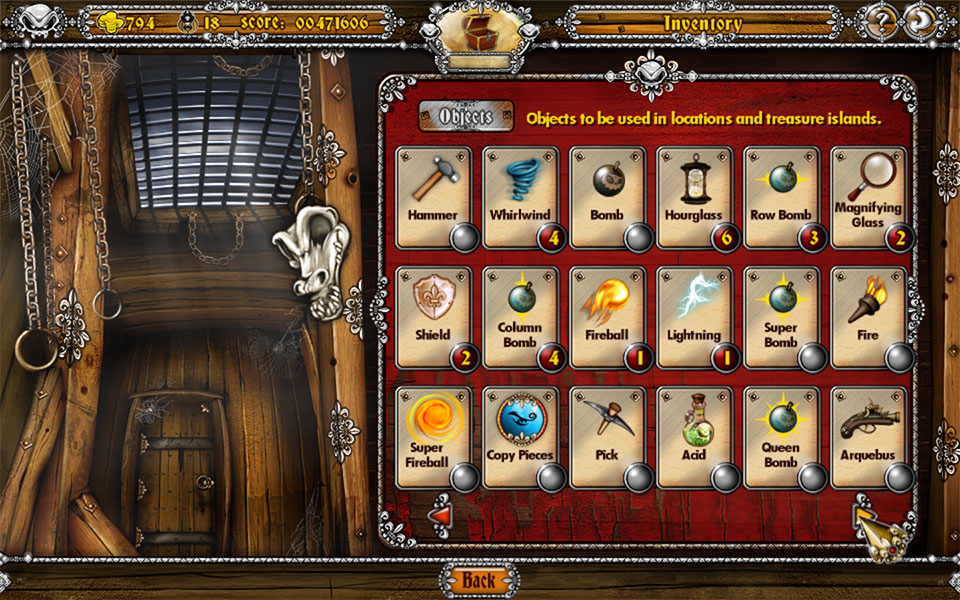
Task: Choose the Magnifying Glass card
Action: pyautogui.click(x=868, y=197)
